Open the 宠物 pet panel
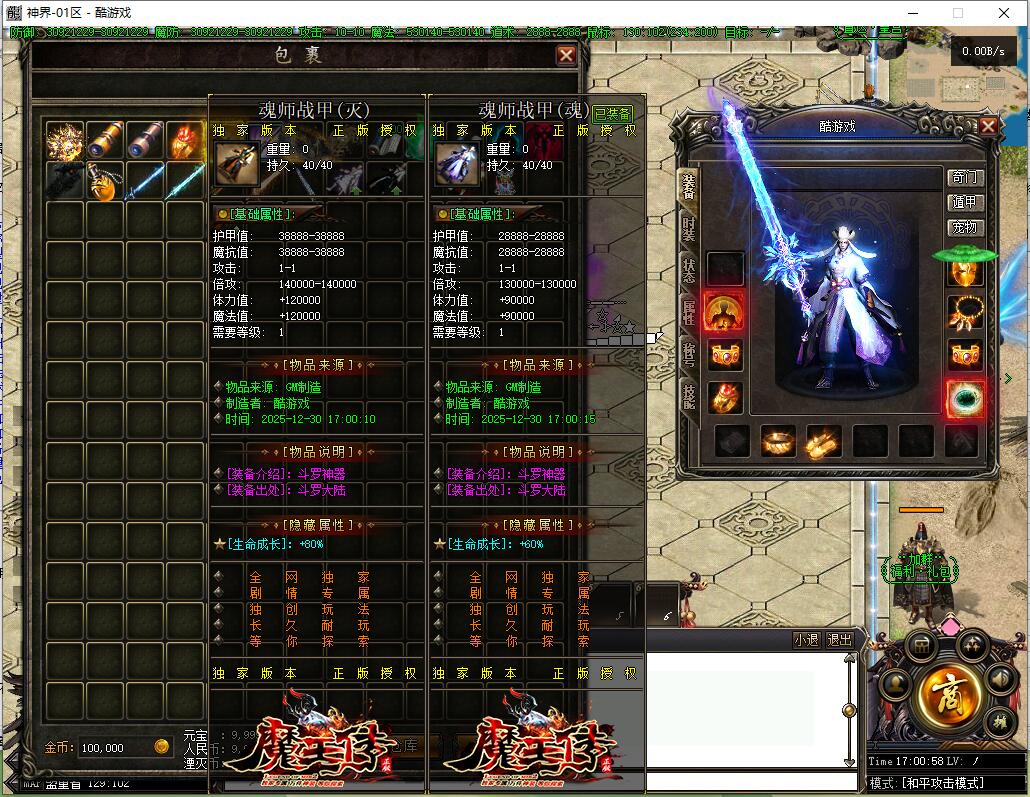This screenshot has height=797, width=1030. (966, 227)
